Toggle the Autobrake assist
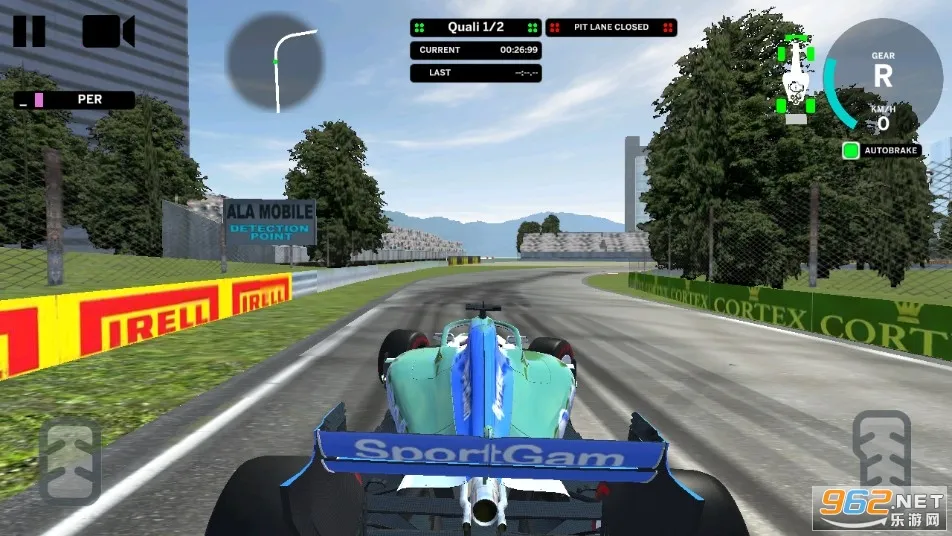Screen dimensions: 952x536 click(851, 151)
